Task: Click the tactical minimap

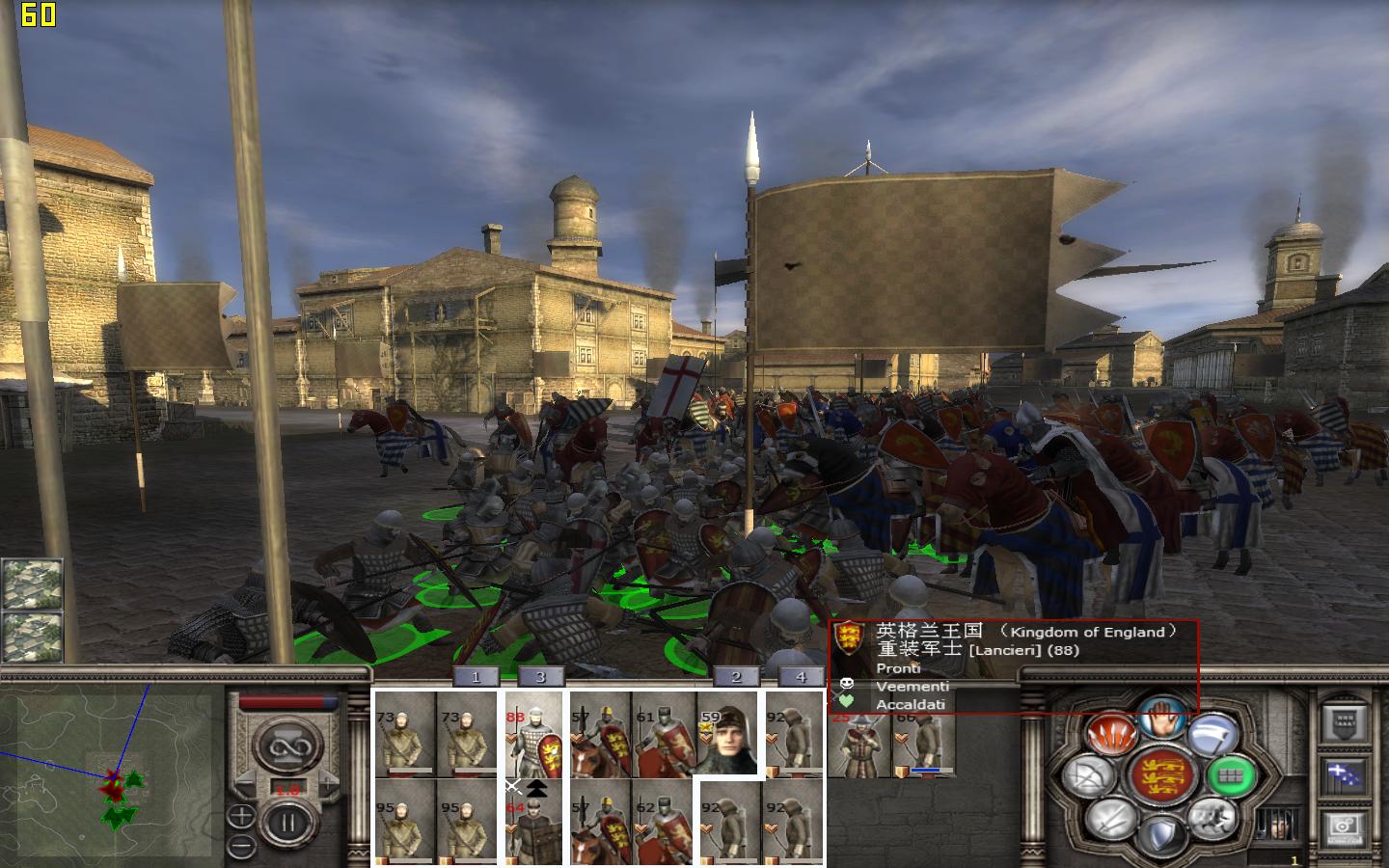Action: point(106,772)
